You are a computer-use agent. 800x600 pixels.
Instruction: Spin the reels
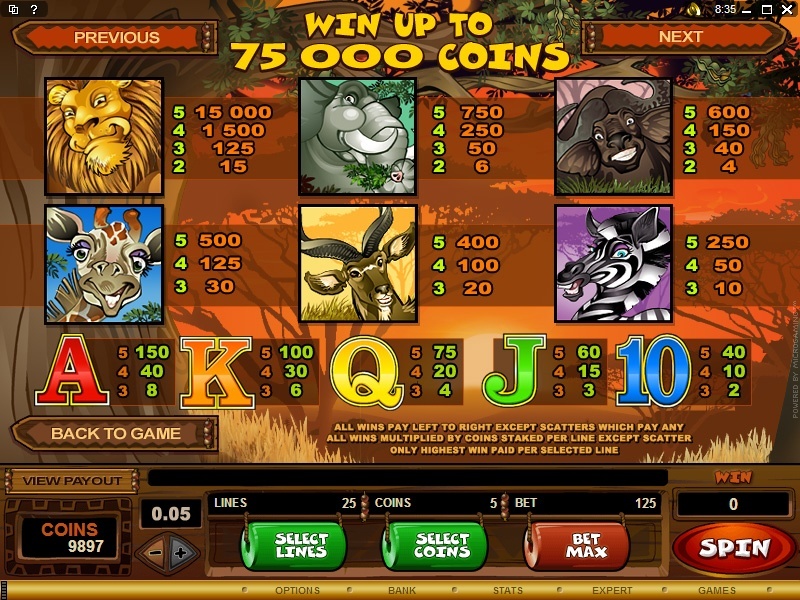(734, 548)
